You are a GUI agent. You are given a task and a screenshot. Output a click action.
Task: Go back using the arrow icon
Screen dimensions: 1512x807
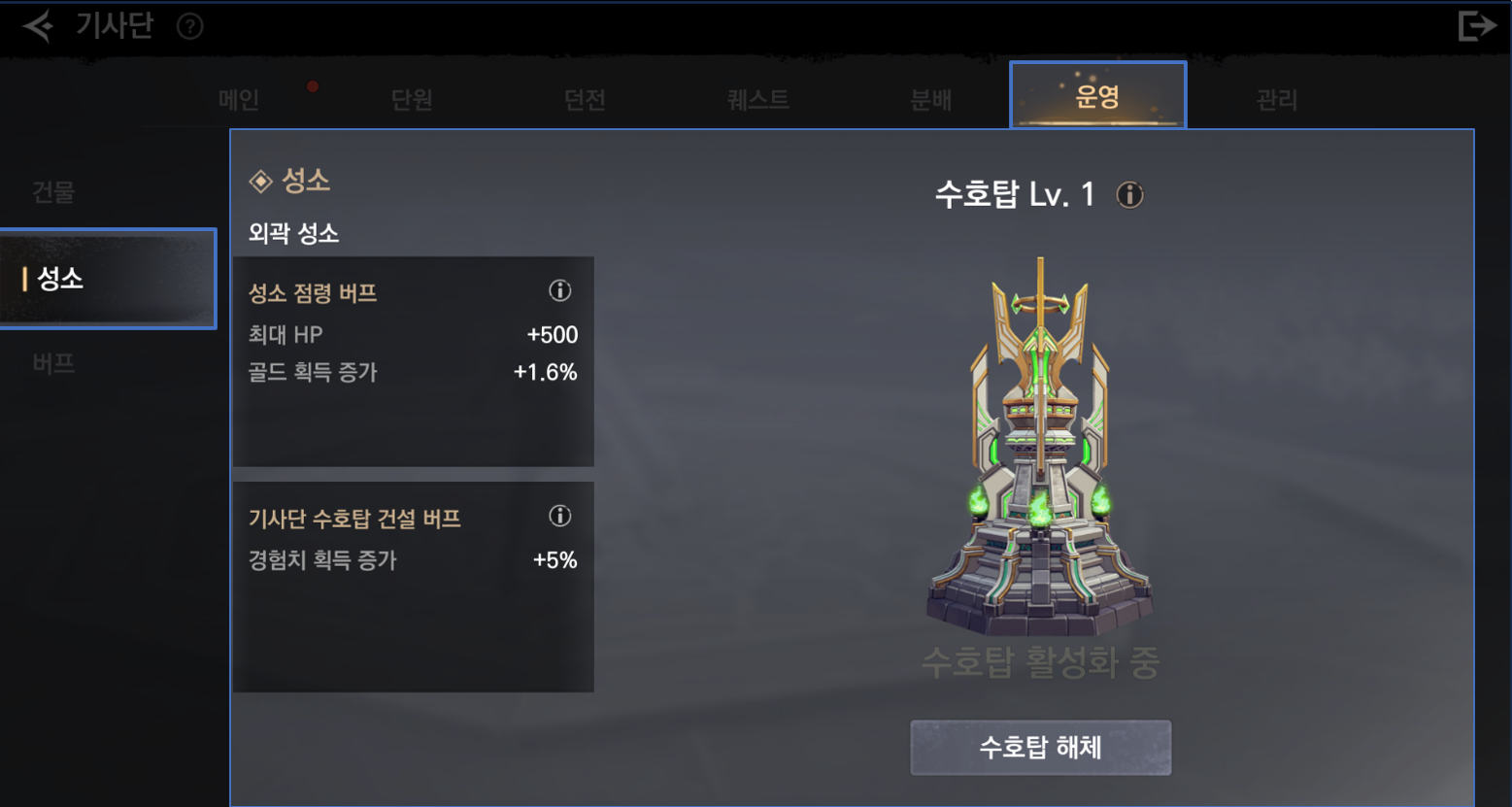38,26
